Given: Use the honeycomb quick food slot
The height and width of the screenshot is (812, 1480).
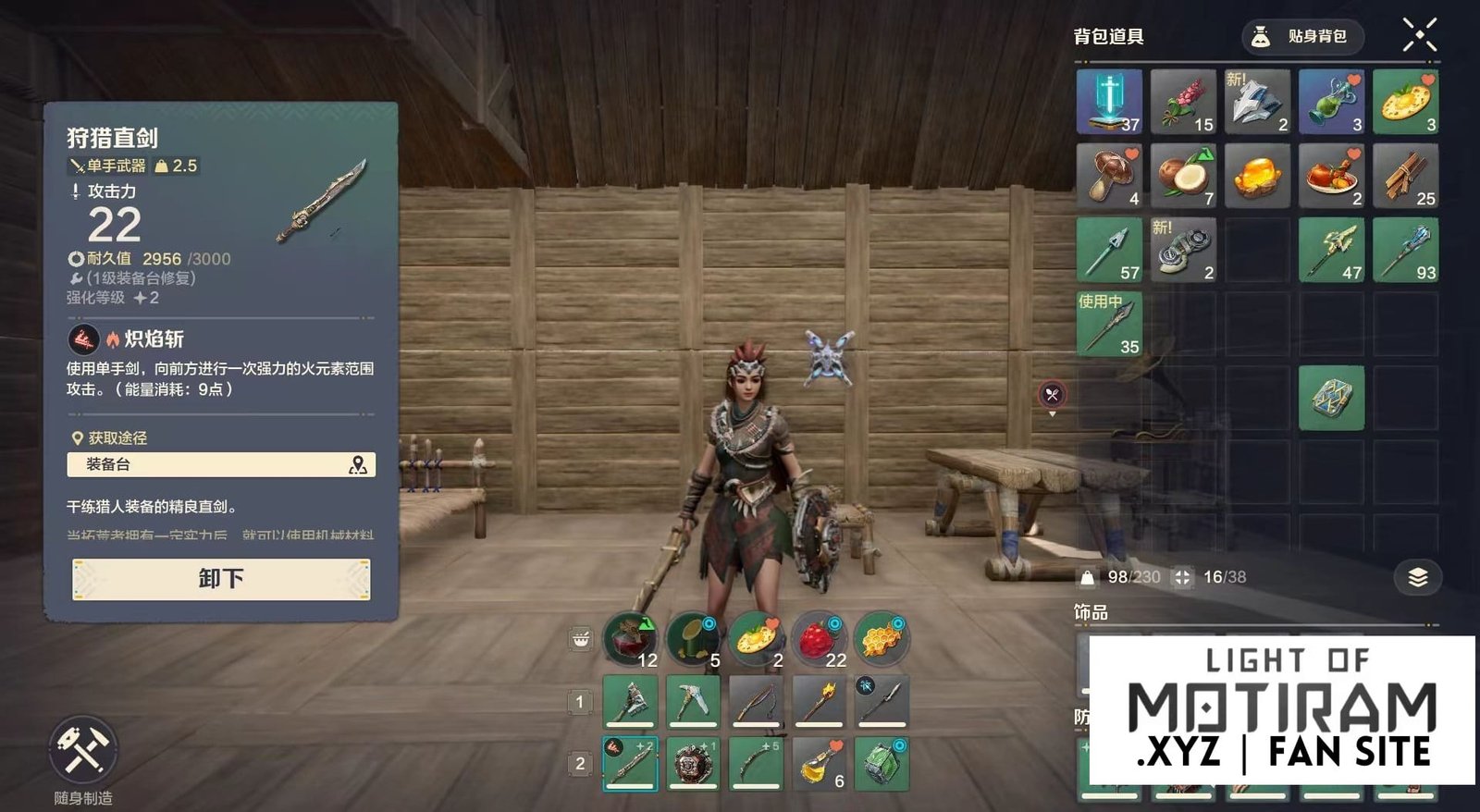Looking at the screenshot, I should (x=881, y=640).
